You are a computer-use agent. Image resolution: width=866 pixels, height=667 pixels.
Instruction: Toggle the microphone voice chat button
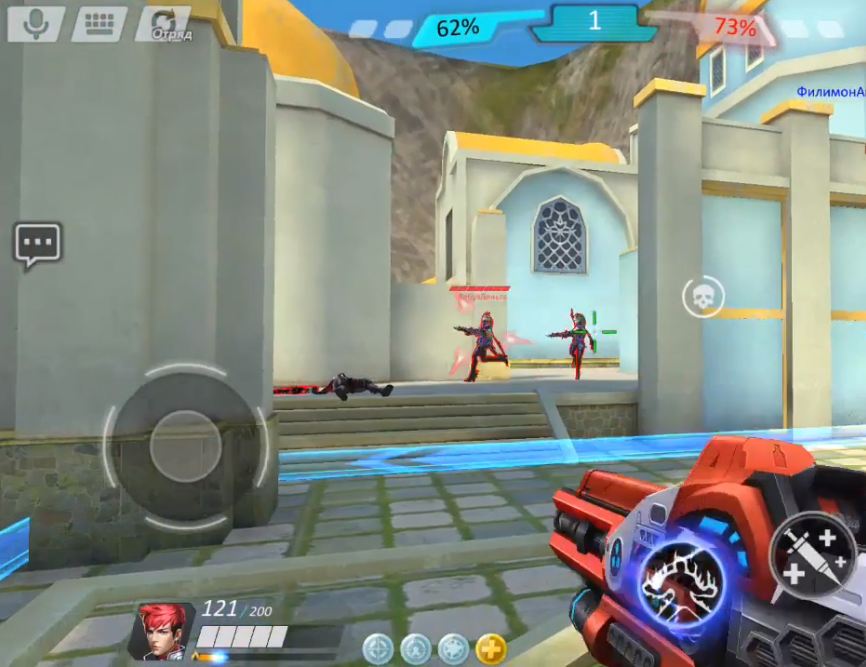[36, 24]
